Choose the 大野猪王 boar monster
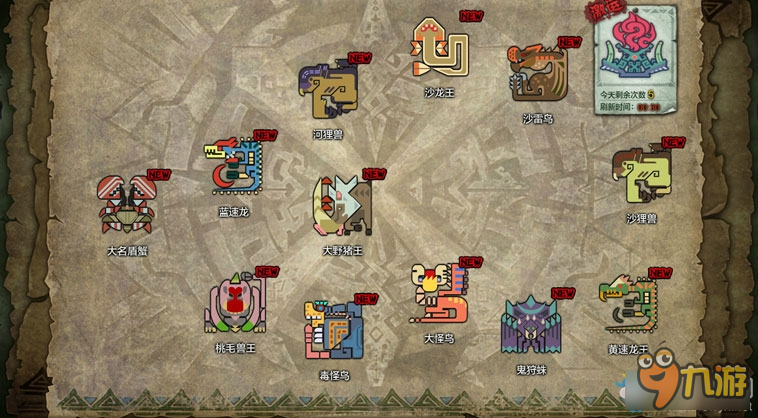Viewport: 758px width, 418px height. [x=341, y=205]
